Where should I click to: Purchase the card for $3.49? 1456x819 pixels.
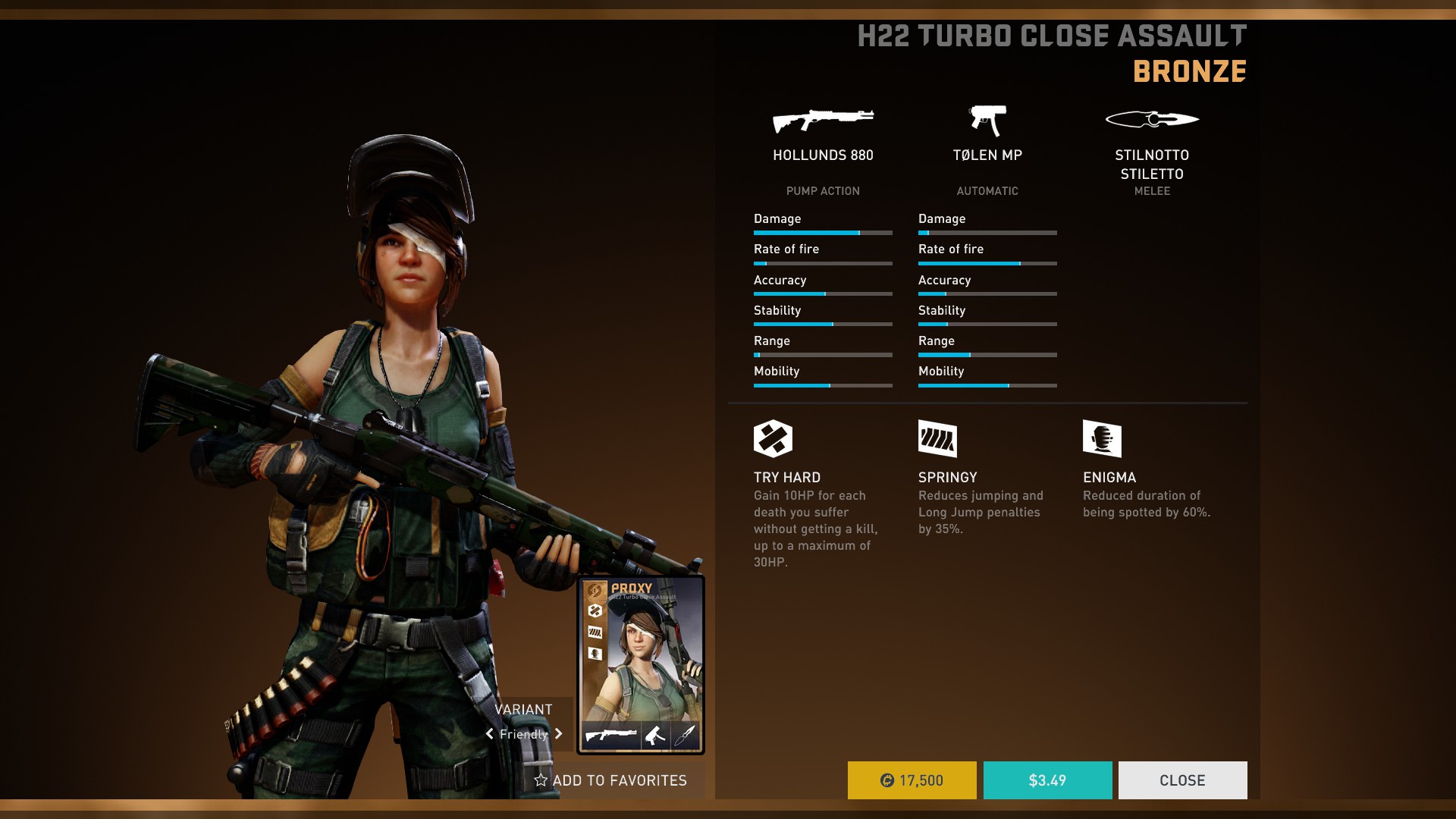point(1047,780)
